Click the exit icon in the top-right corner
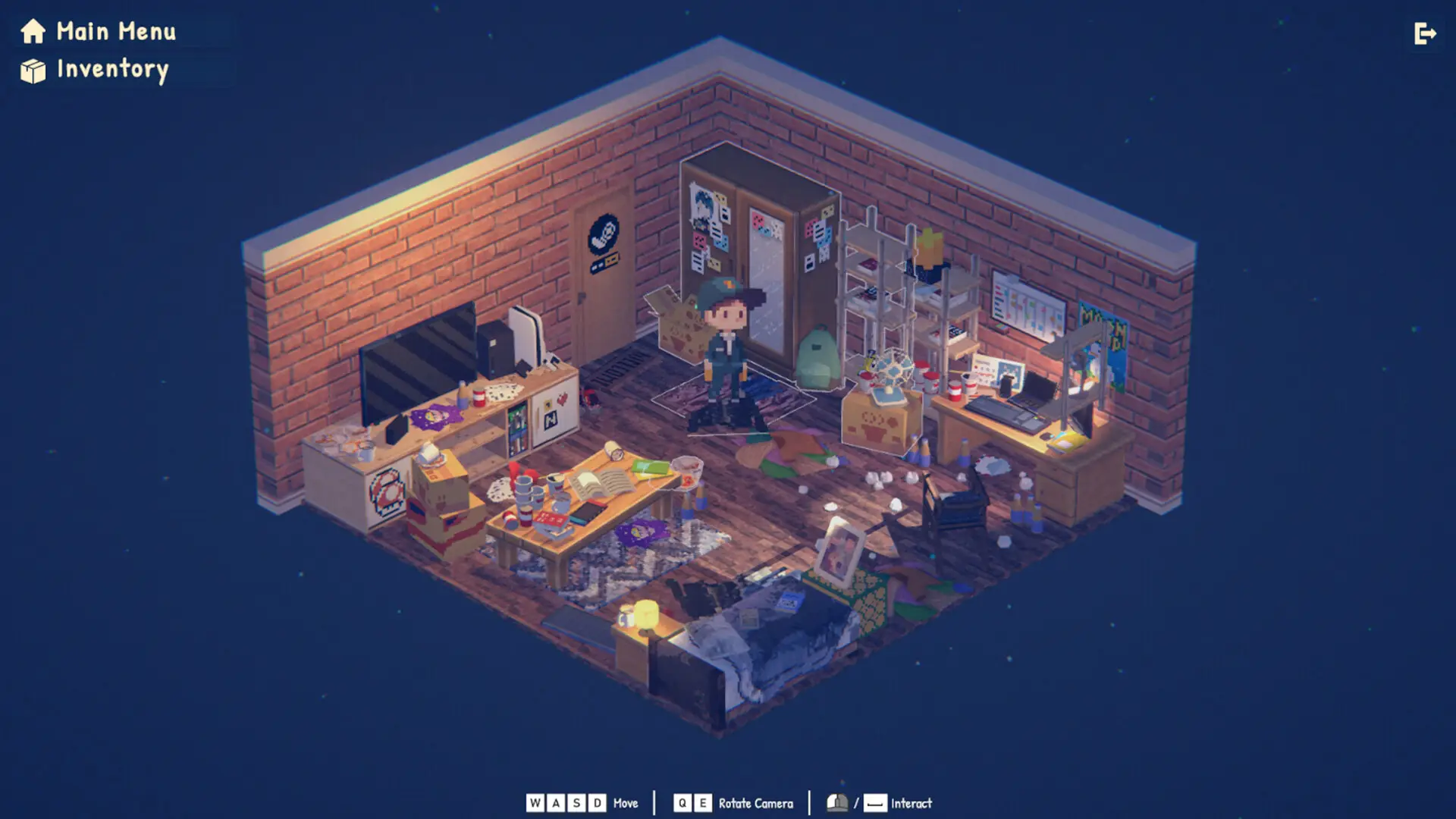Image resolution: width=1456 pixels, height=819 pixels. pyautogui.click(x=1424, y=33)
